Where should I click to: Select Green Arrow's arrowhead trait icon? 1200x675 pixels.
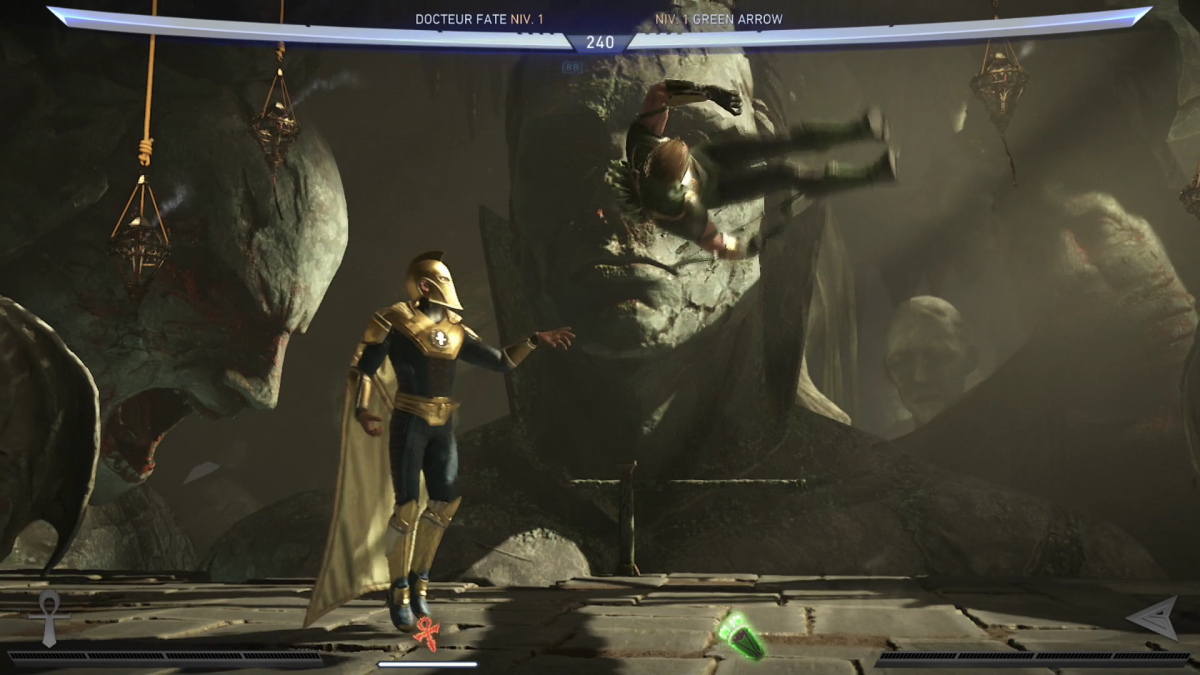click(1153, 617)
